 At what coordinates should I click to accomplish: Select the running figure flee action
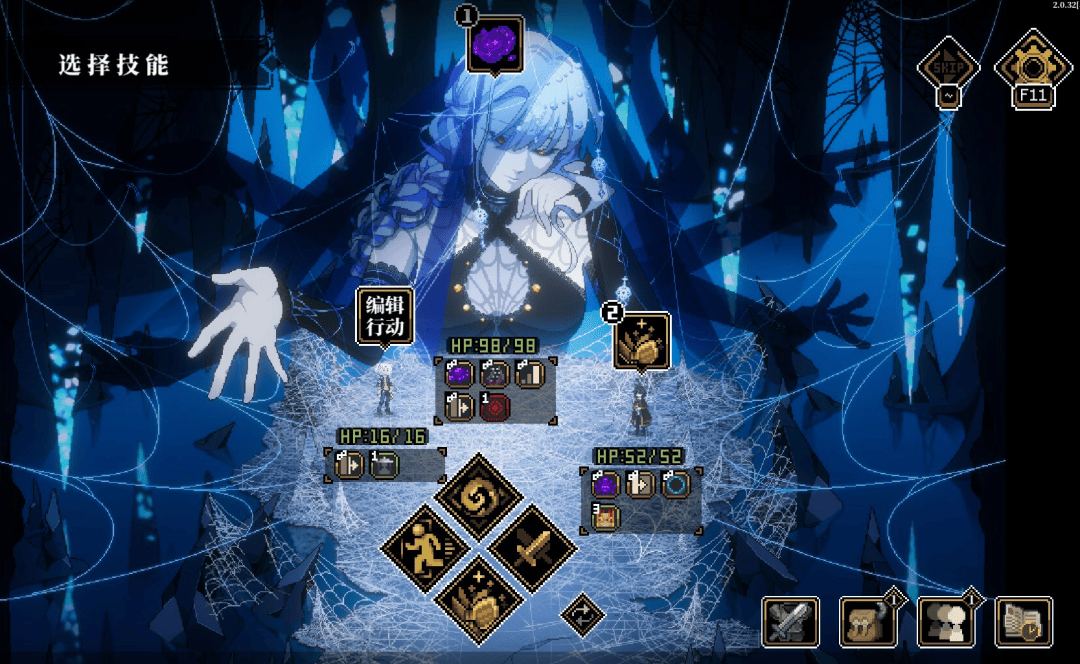[426, 549]
